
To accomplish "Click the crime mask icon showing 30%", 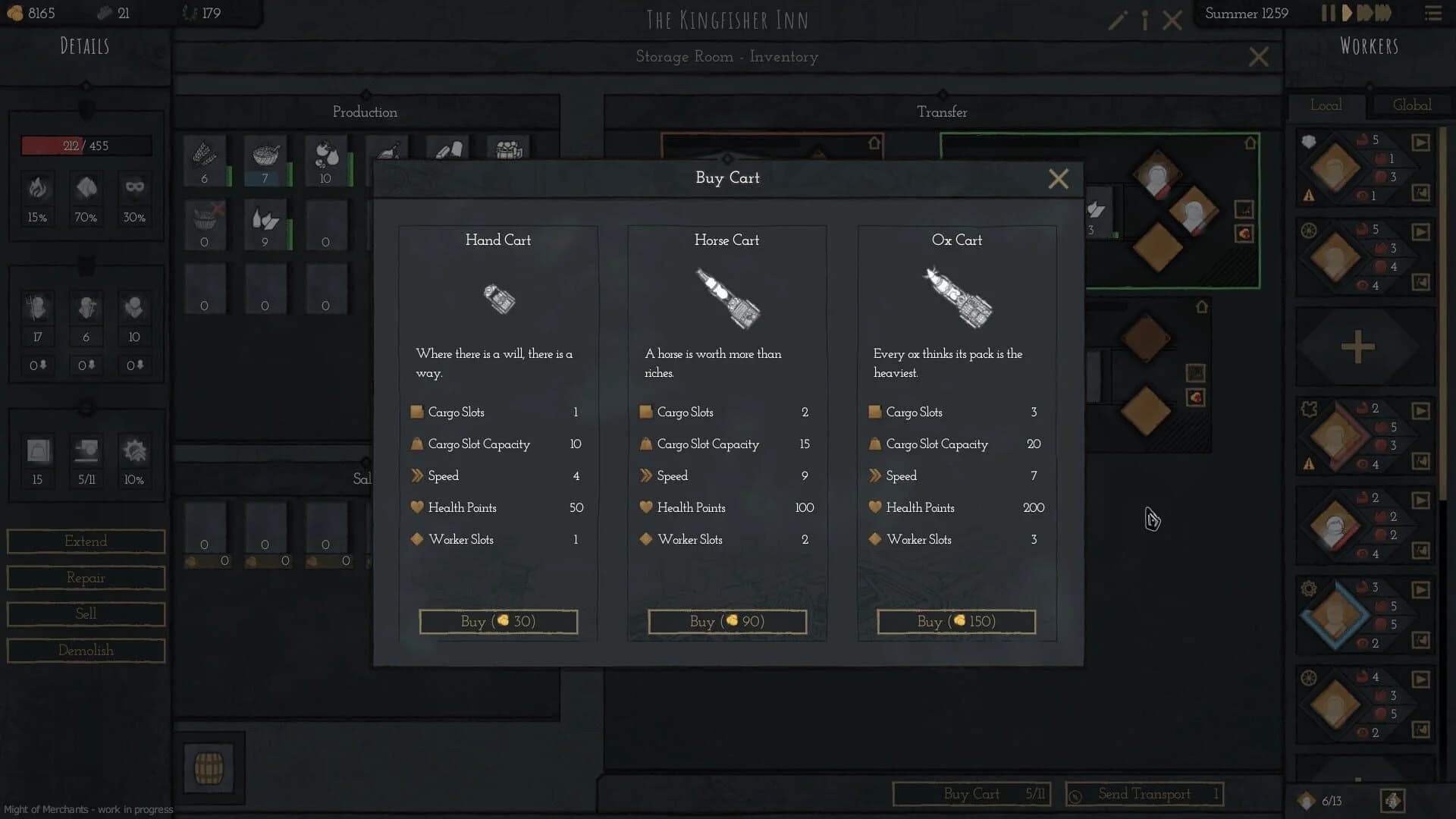I will coord(134,195).
